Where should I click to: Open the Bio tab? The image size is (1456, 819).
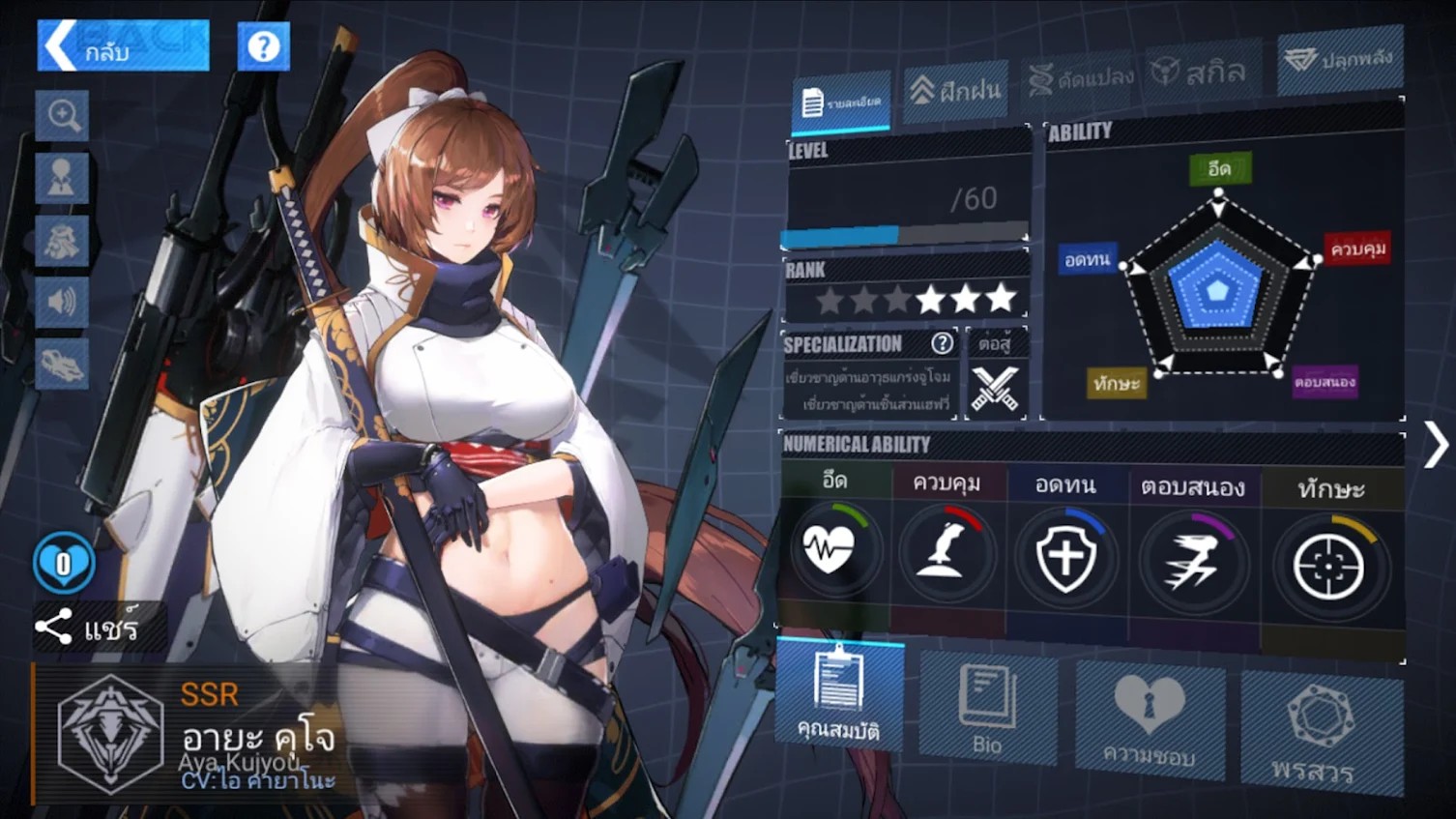pyautogui.click(x=987, y=709)
